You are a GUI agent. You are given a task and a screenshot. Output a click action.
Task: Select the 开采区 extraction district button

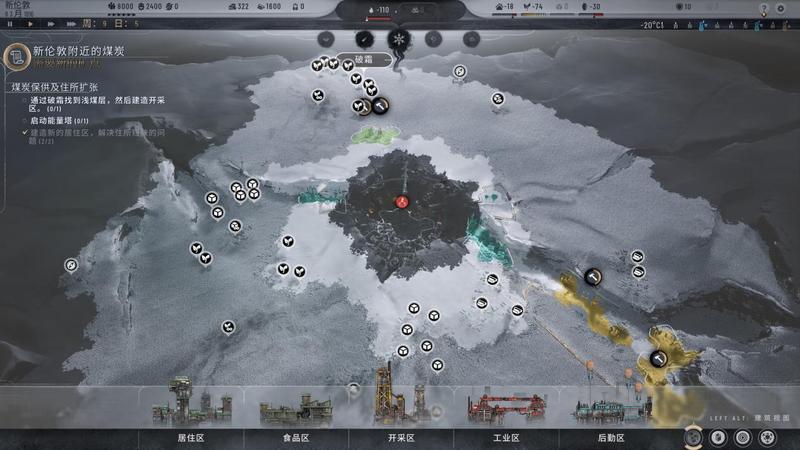[400, 437]
